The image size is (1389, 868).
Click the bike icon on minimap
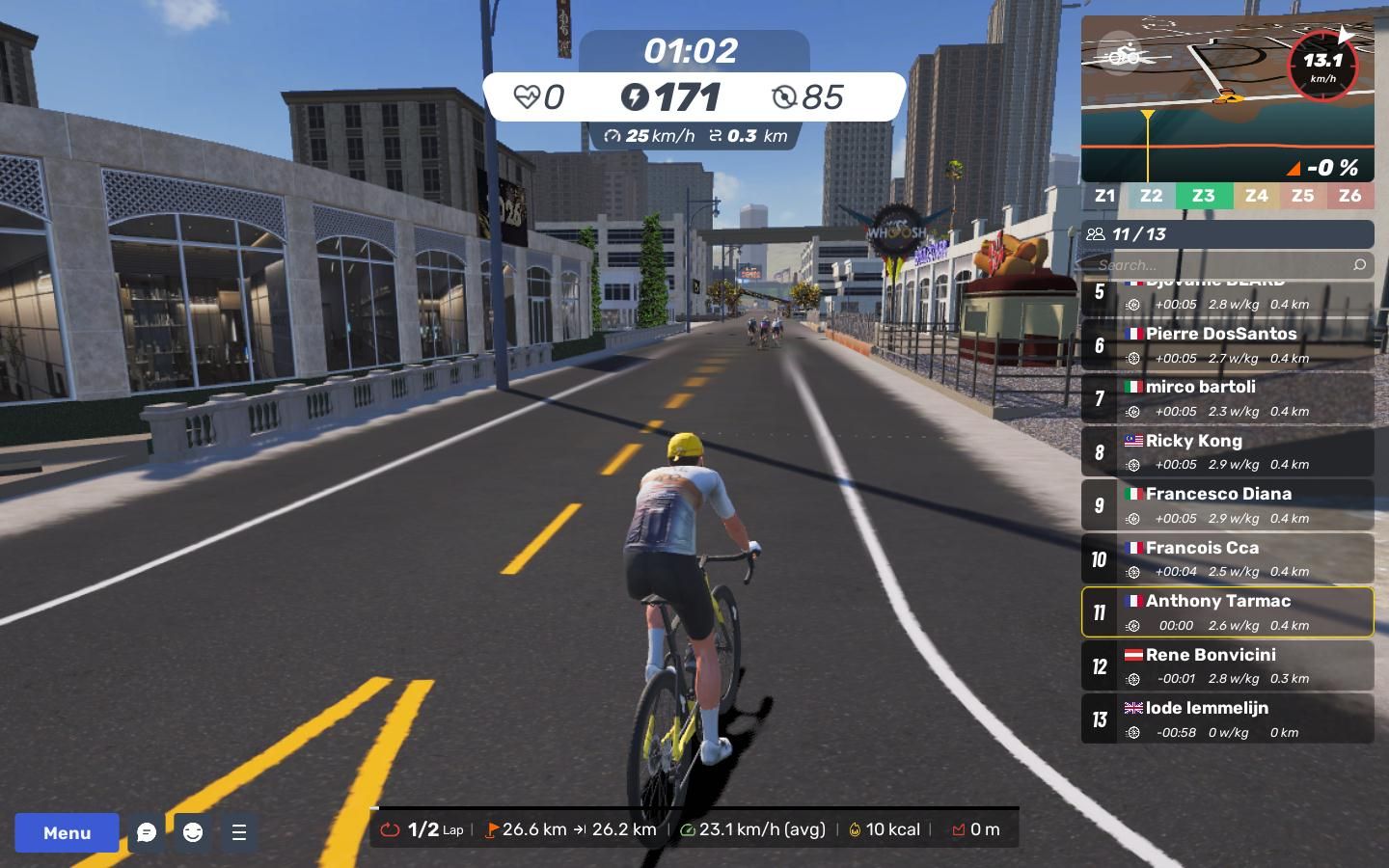1121,54
